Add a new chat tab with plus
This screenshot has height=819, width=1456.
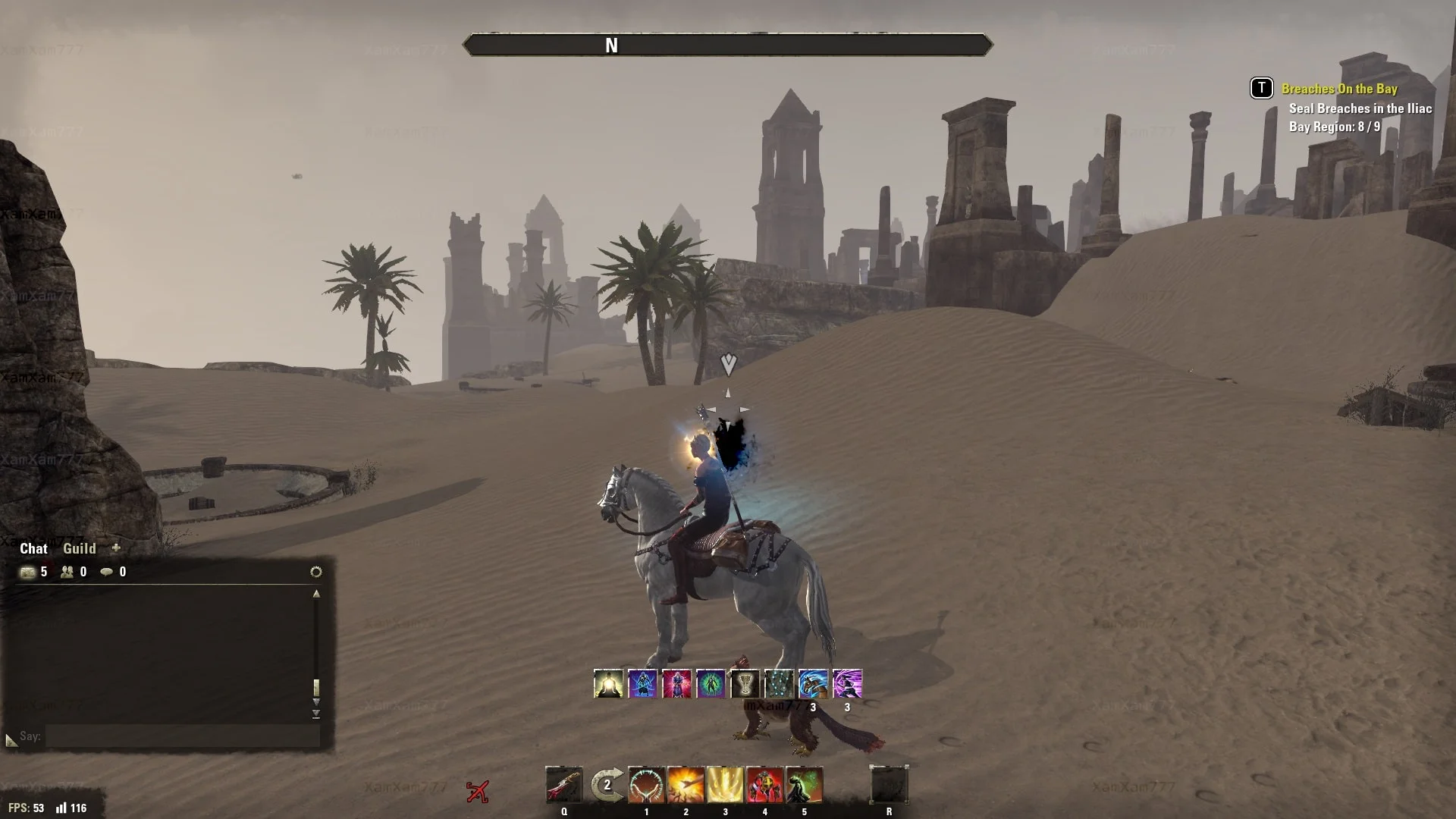tap(116, 548)
